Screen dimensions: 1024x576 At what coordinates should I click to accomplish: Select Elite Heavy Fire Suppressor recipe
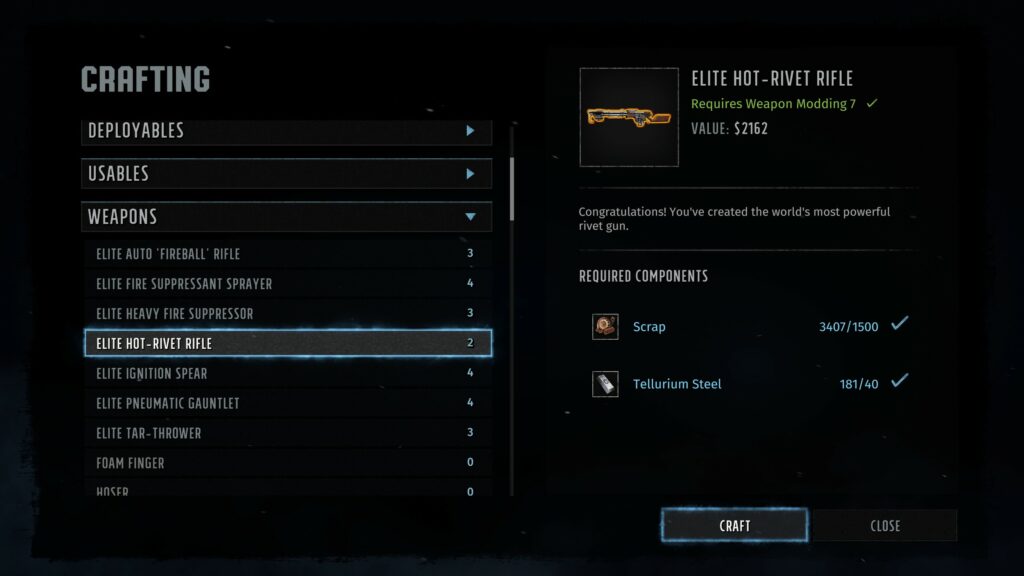[286, 314]
